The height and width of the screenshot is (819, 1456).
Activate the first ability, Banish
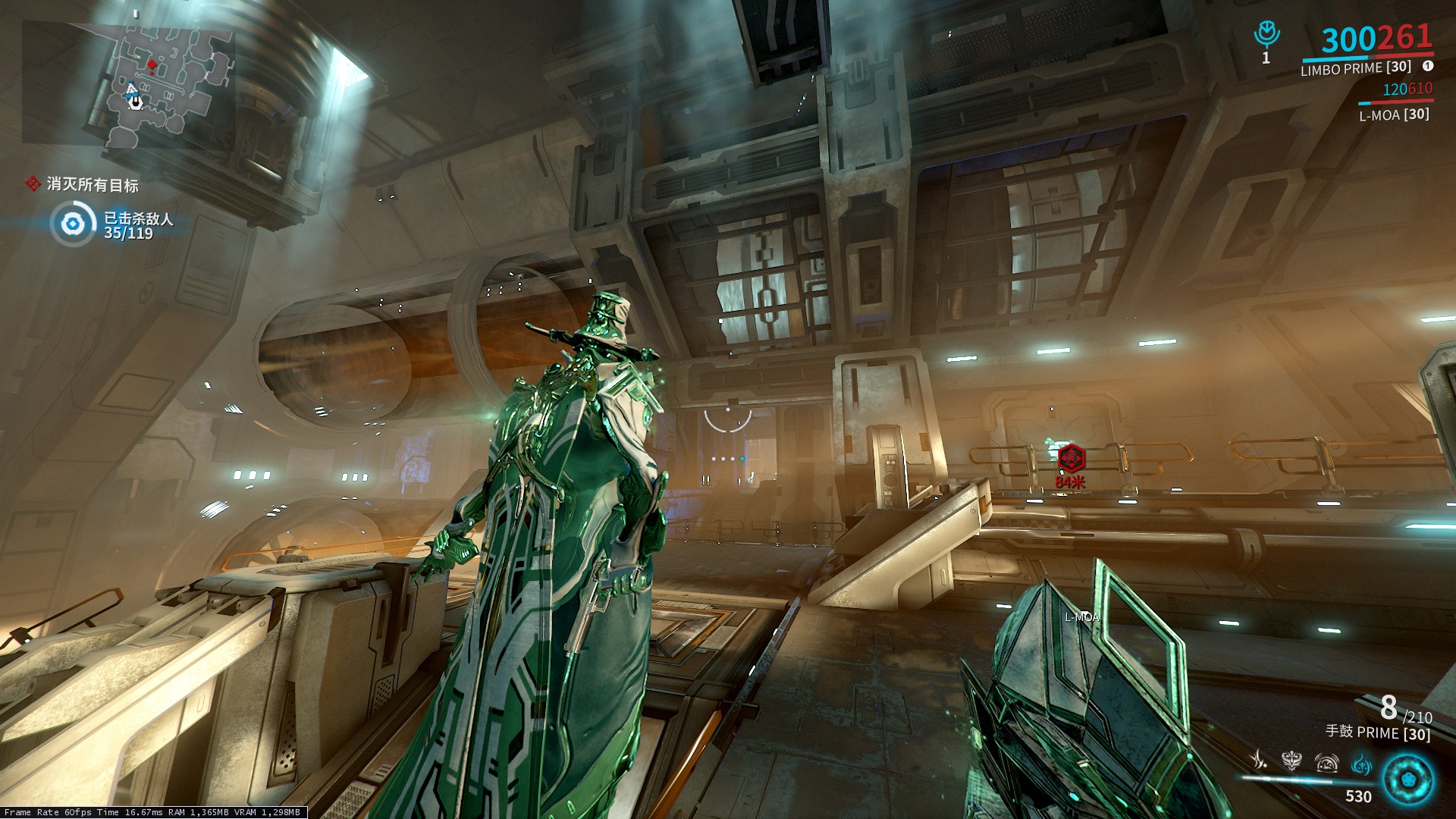pyautogui.click(x=1259, y=760)
